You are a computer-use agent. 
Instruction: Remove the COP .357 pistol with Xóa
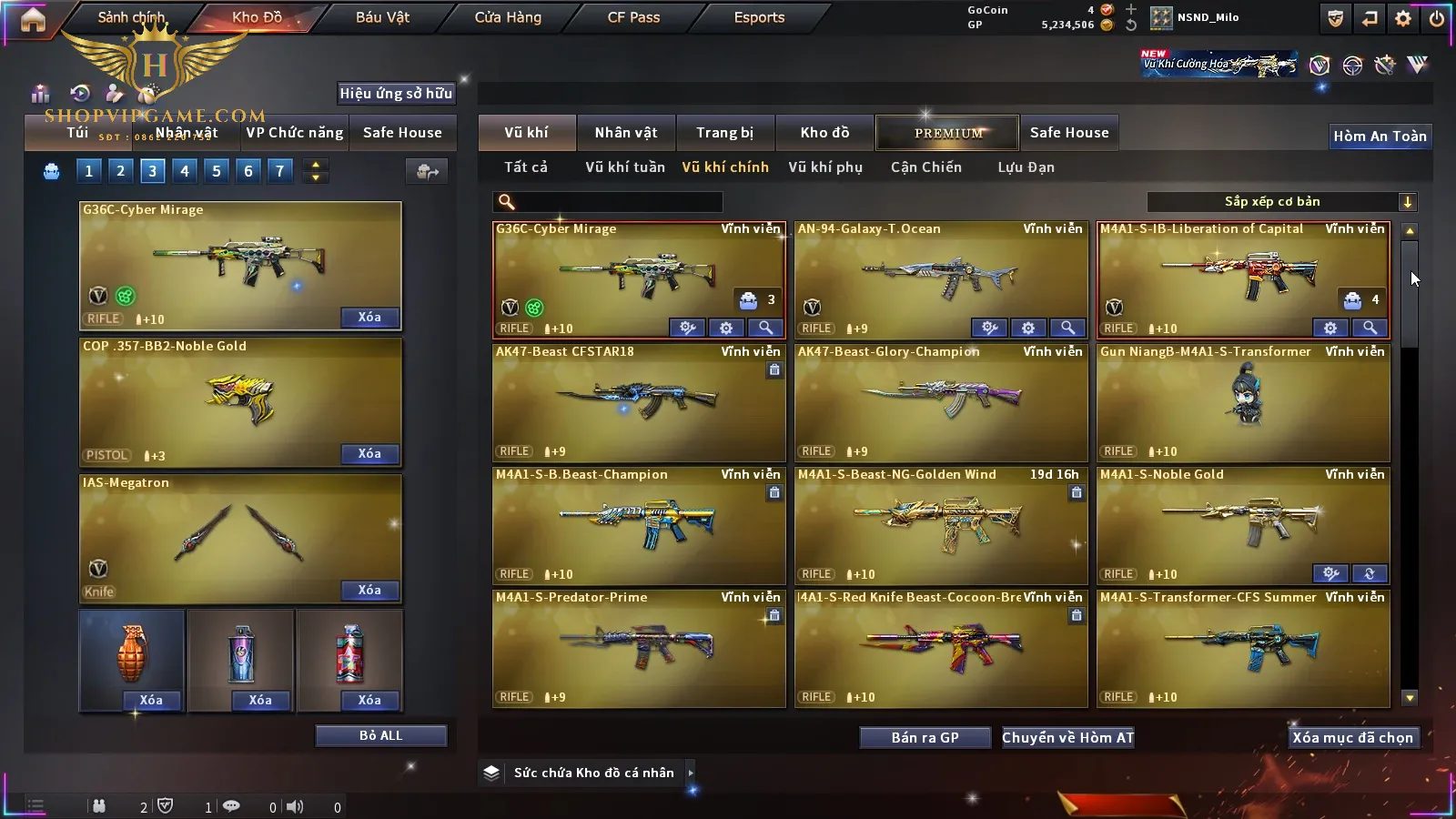(x=369, y=453)
